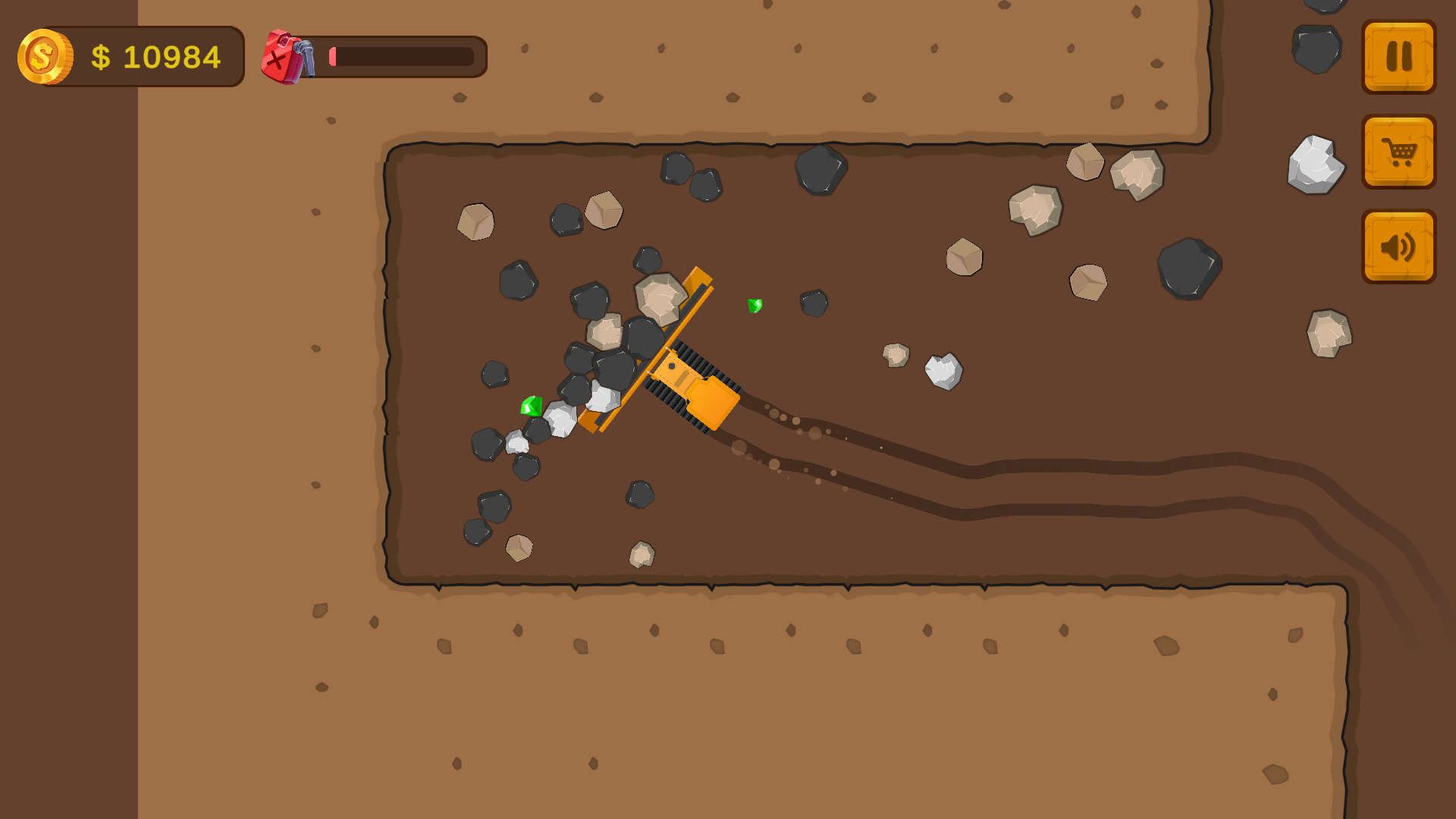Click the black rock in the top-right corner
This screenshot has height=819, width=1456.
pyautogui.click(x=1317, y=49)
